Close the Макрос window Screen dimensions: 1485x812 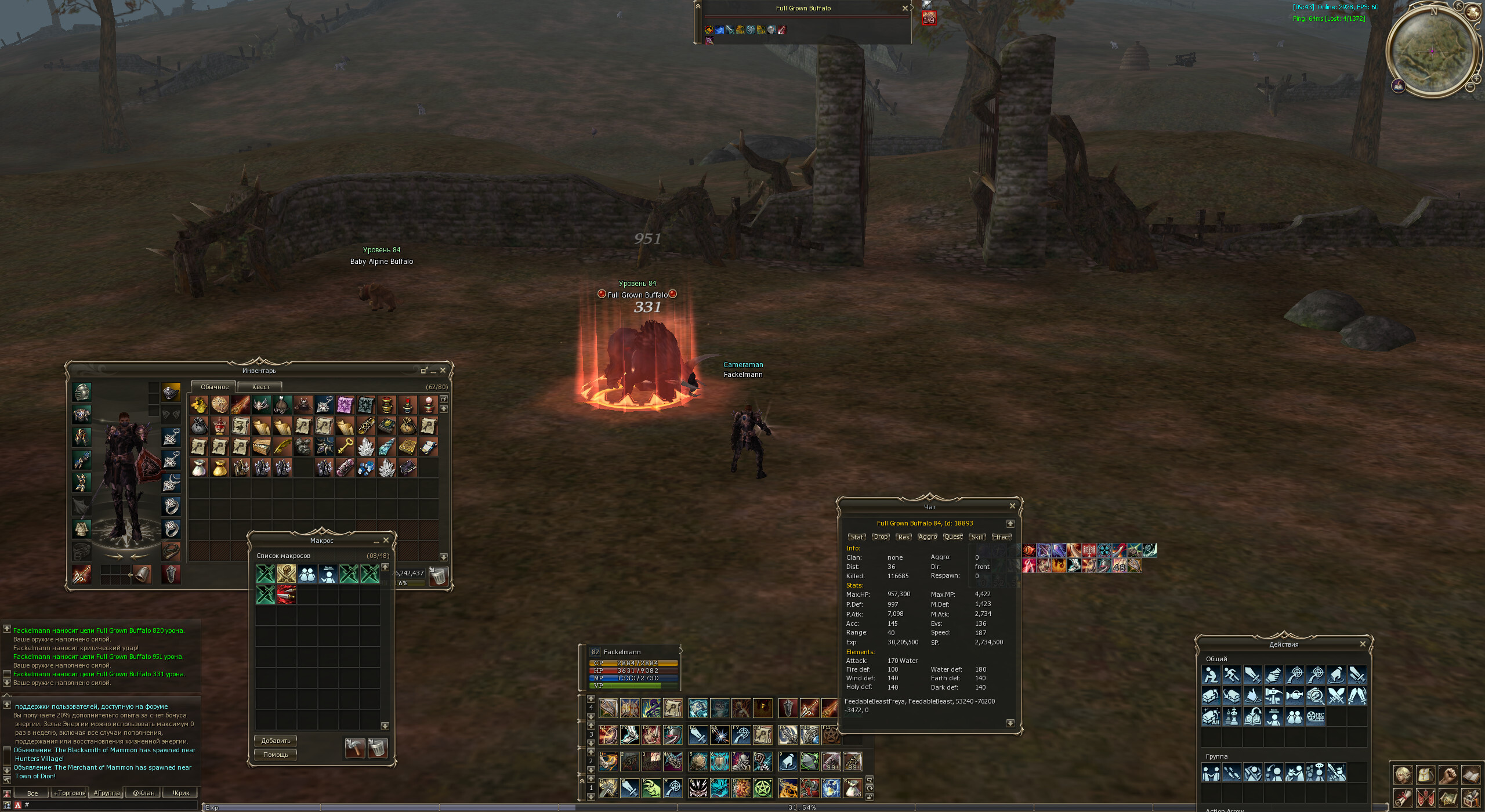click(x=386, y=540)
